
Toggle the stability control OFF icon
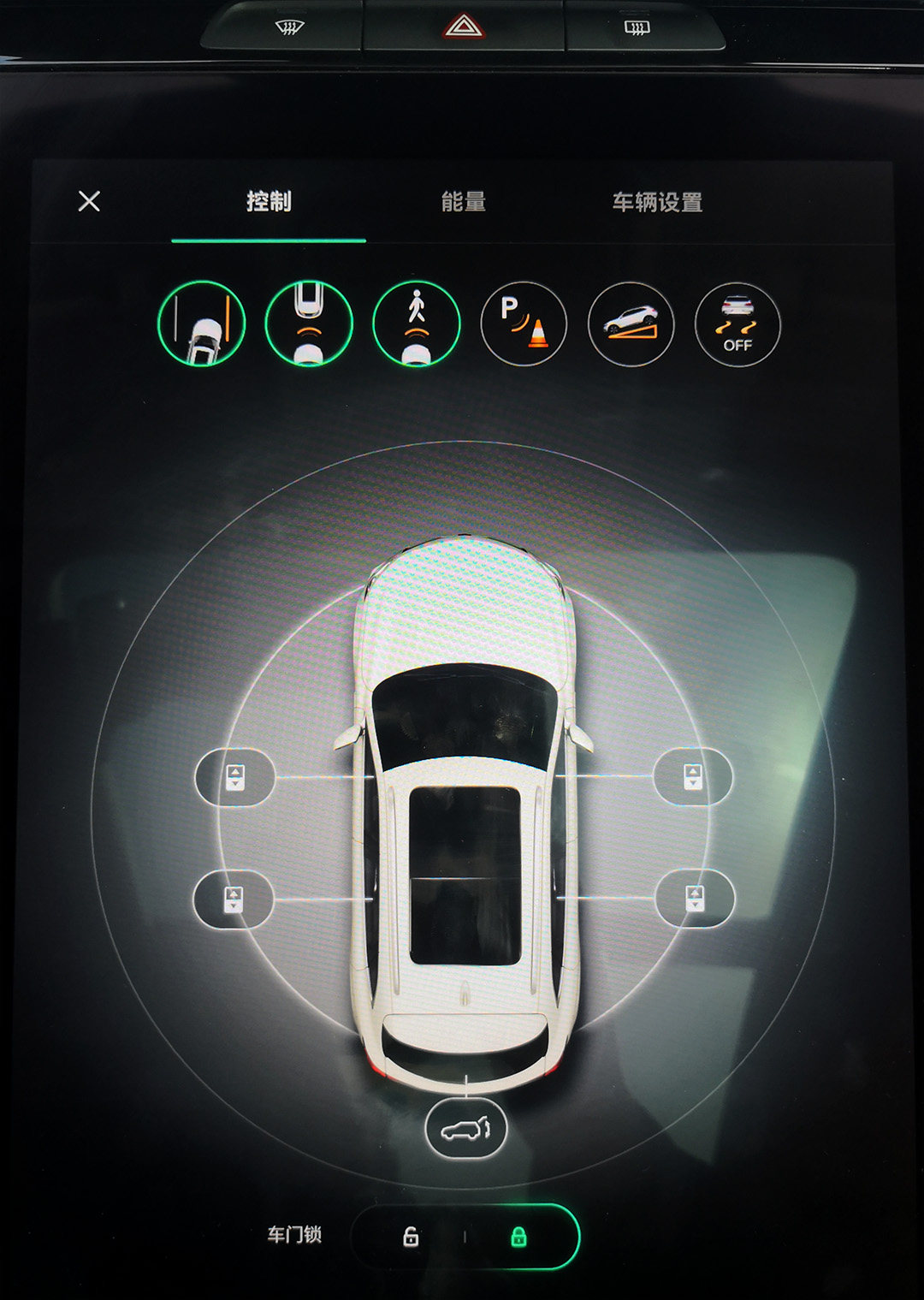[x=737, y=325]
